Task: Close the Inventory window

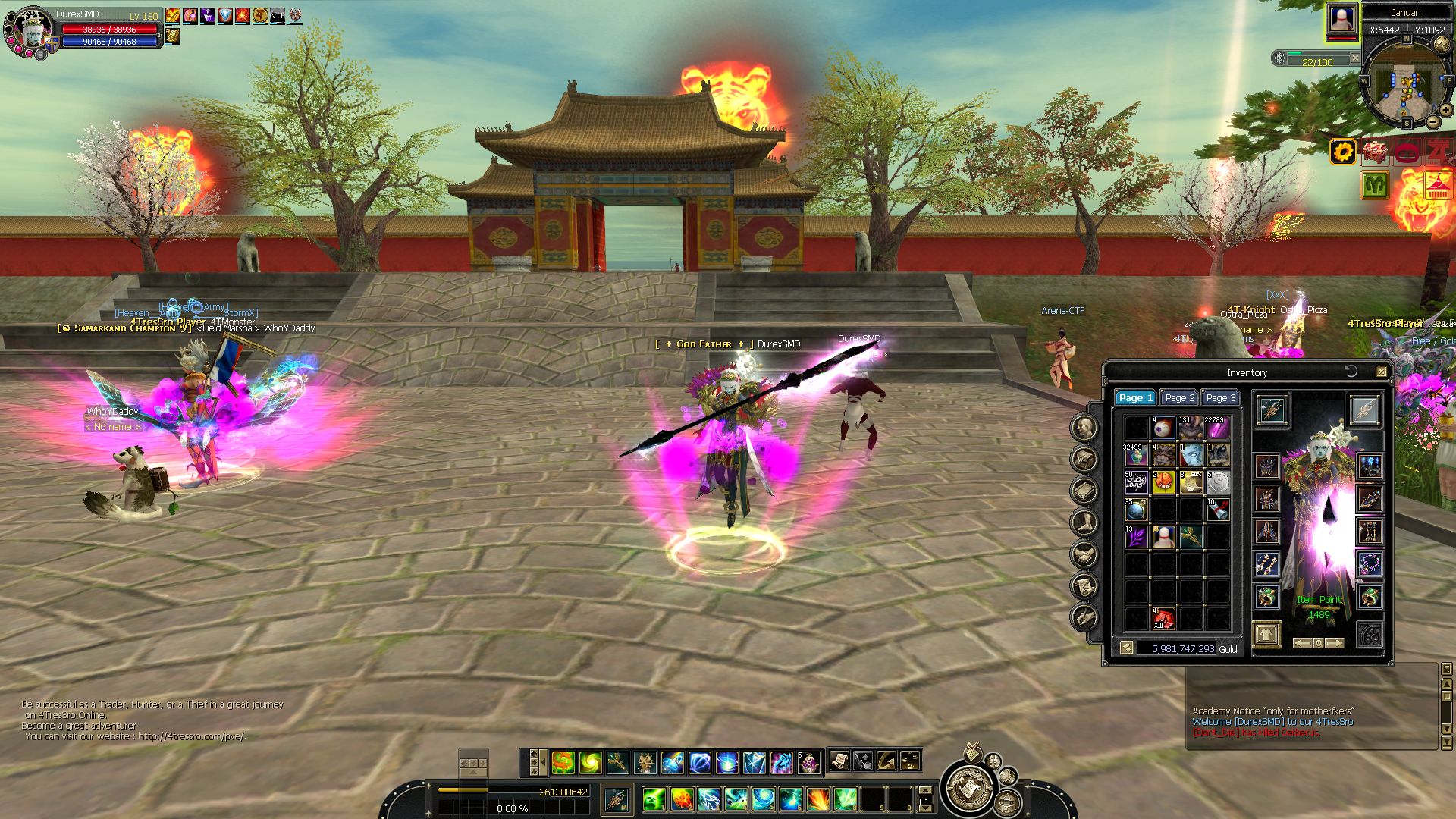Action: tap(1381, 372)
